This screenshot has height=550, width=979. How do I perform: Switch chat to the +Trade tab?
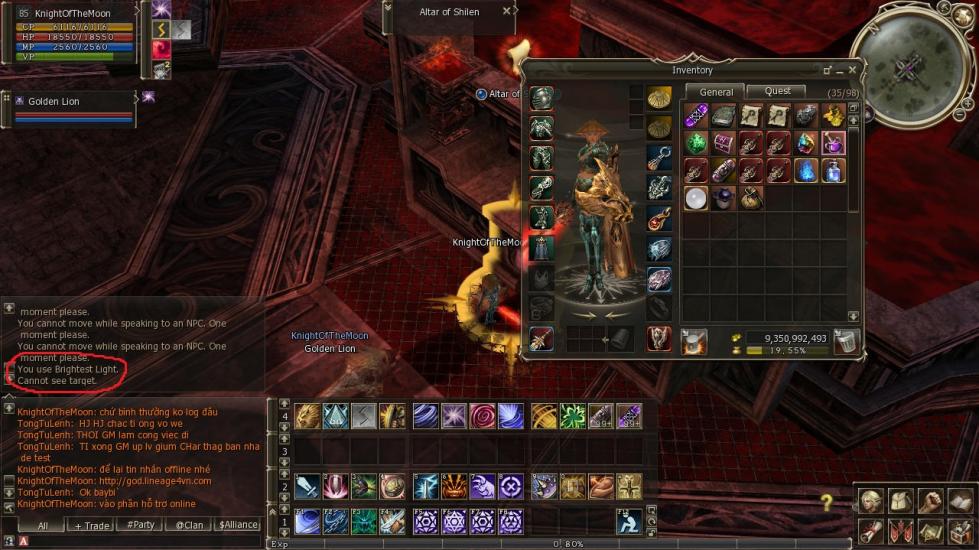[x=92, y=525]
